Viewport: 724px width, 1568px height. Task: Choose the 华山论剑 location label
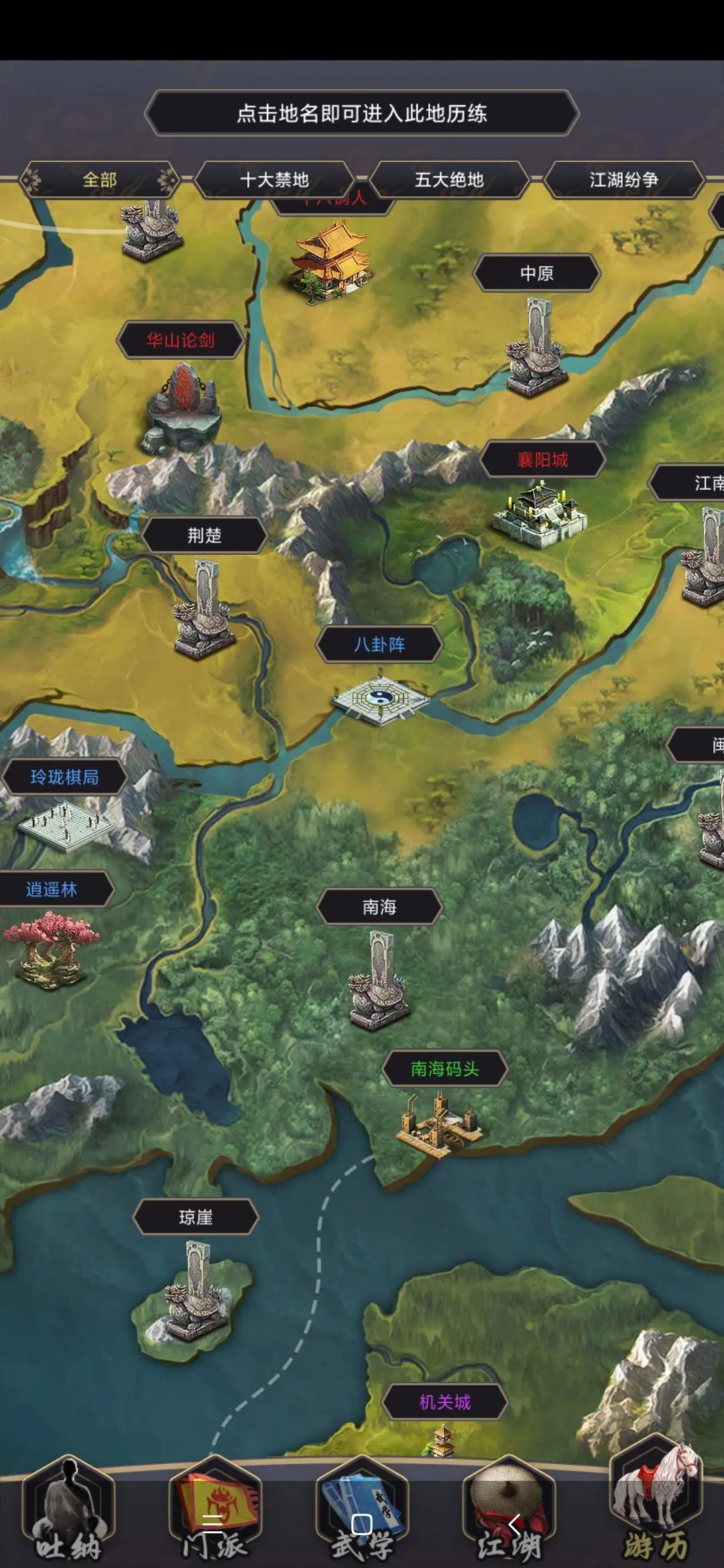pos(180,340)
